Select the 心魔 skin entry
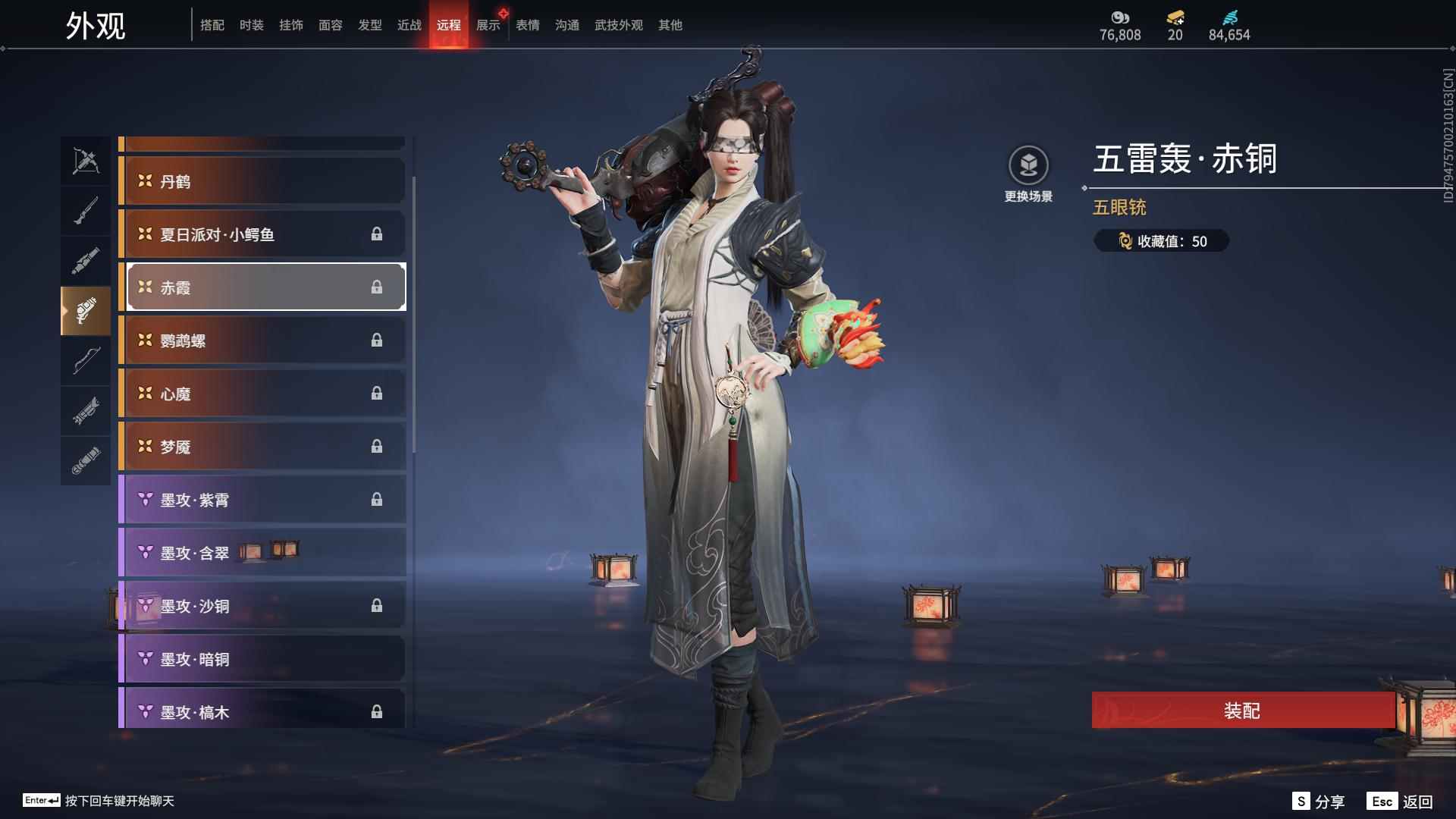The width and height of the screenshot is (1456, 819). pyautogui.click(x=262, y=394)
